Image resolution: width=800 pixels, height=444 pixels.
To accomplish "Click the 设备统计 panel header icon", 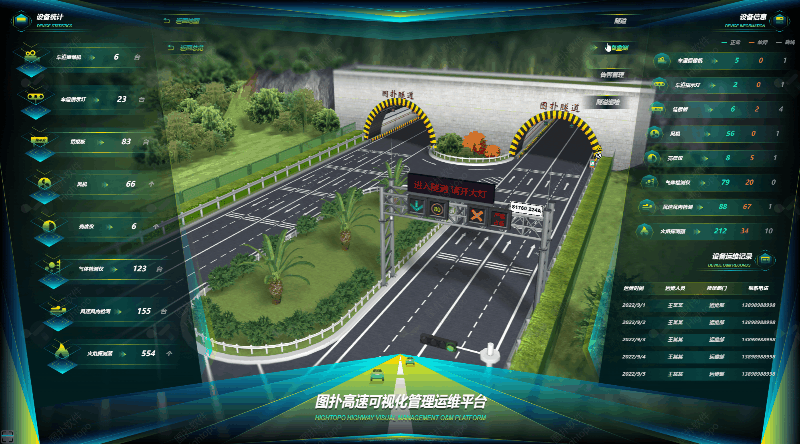I will [20, 21].
